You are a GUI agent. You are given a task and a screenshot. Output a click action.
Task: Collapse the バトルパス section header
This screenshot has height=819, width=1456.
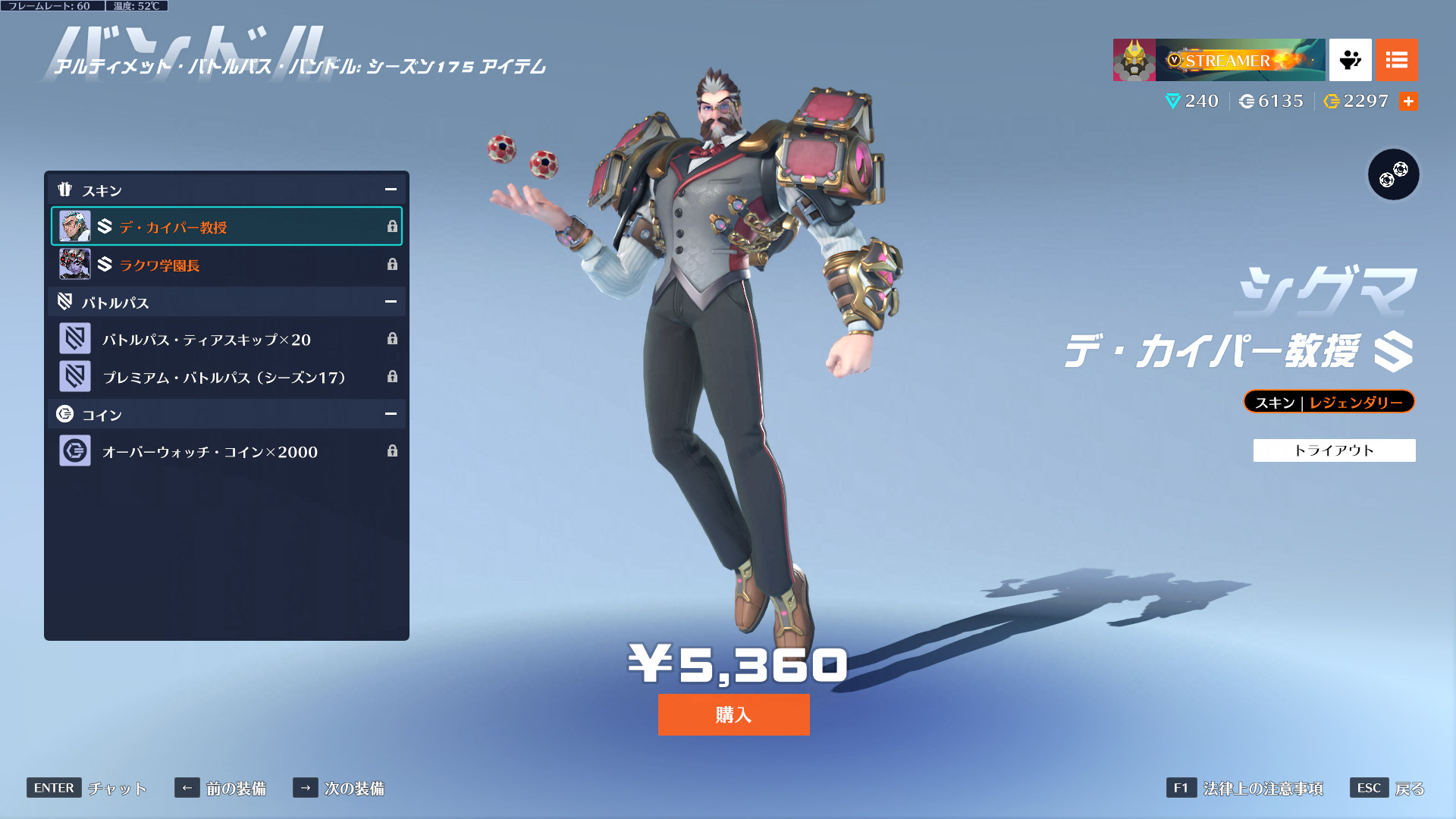click(x=391, y=302)
